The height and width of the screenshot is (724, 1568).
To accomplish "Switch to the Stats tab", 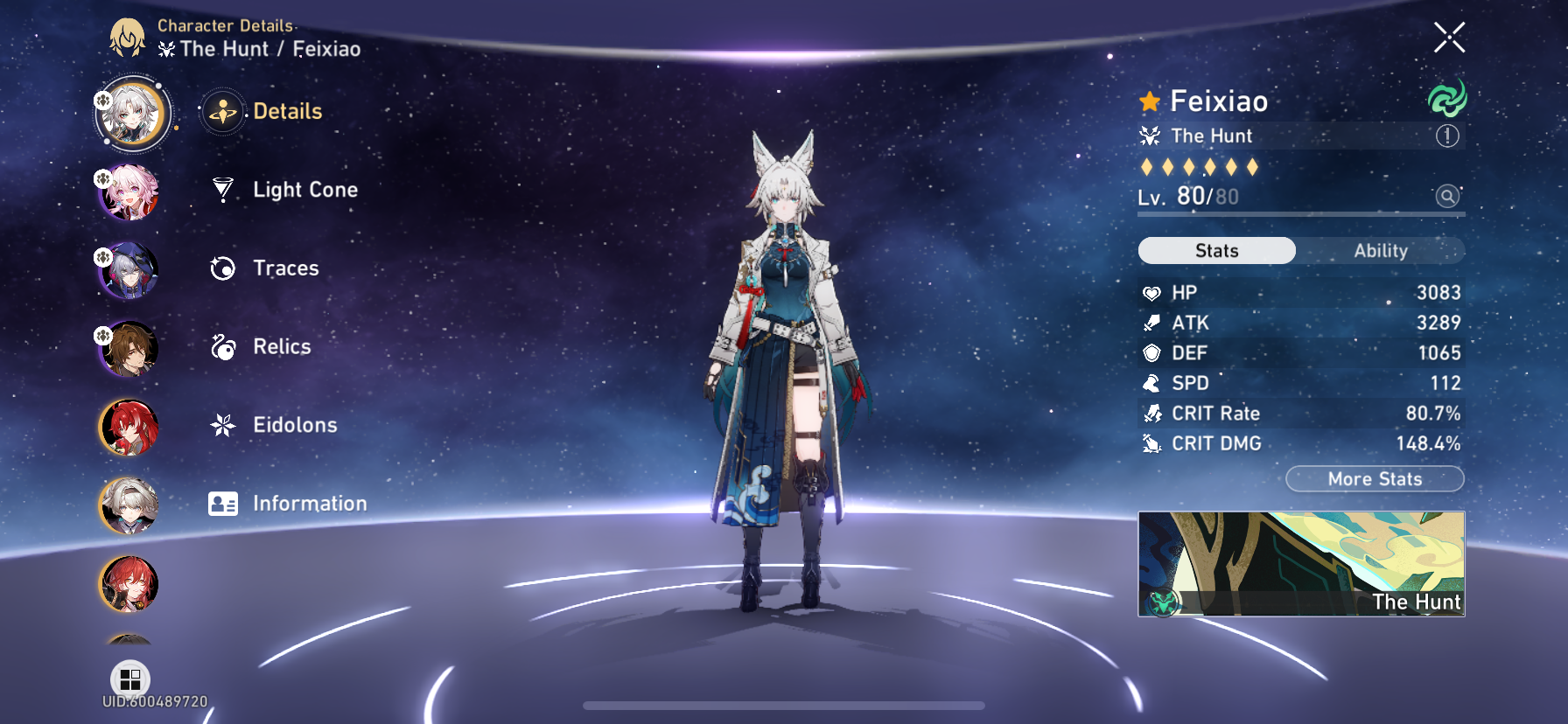I will pos(1215,251).
